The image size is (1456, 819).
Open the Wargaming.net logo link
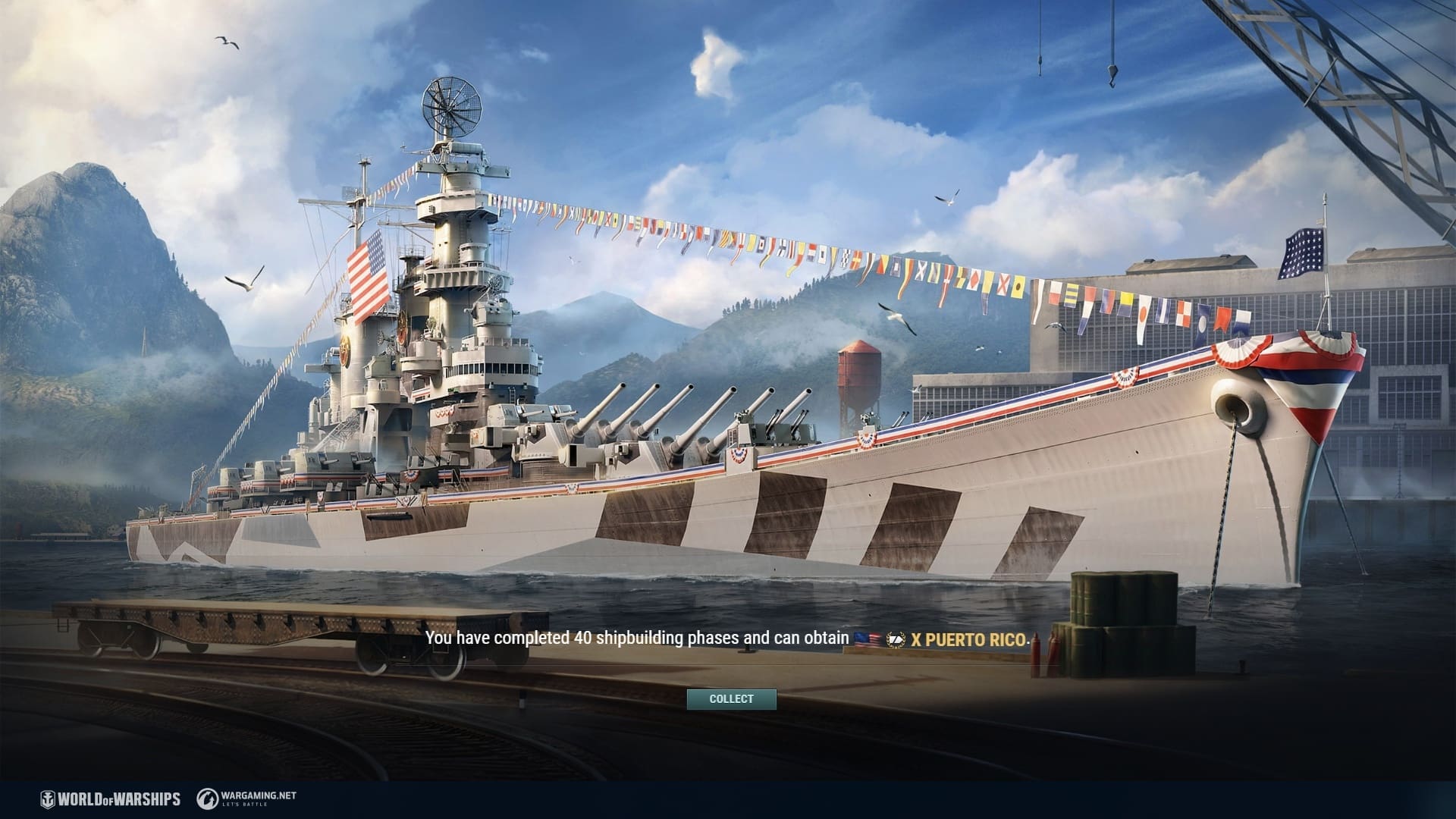point(246,799)
